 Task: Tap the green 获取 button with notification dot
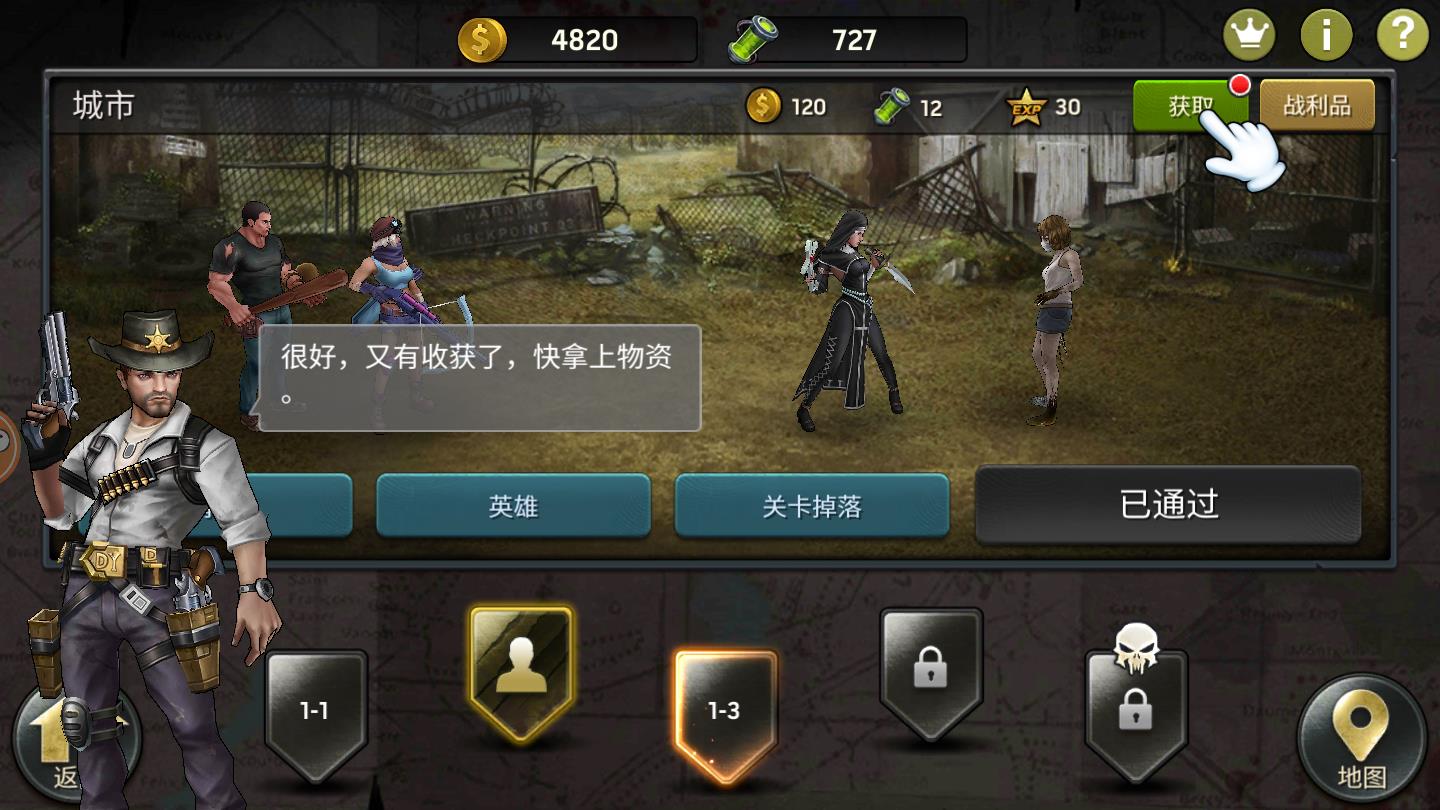[x=1190, y=104]
